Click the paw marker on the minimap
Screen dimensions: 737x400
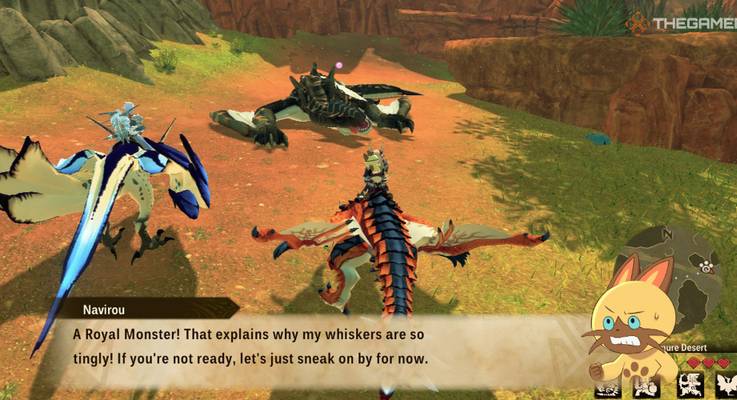[707, 267]
